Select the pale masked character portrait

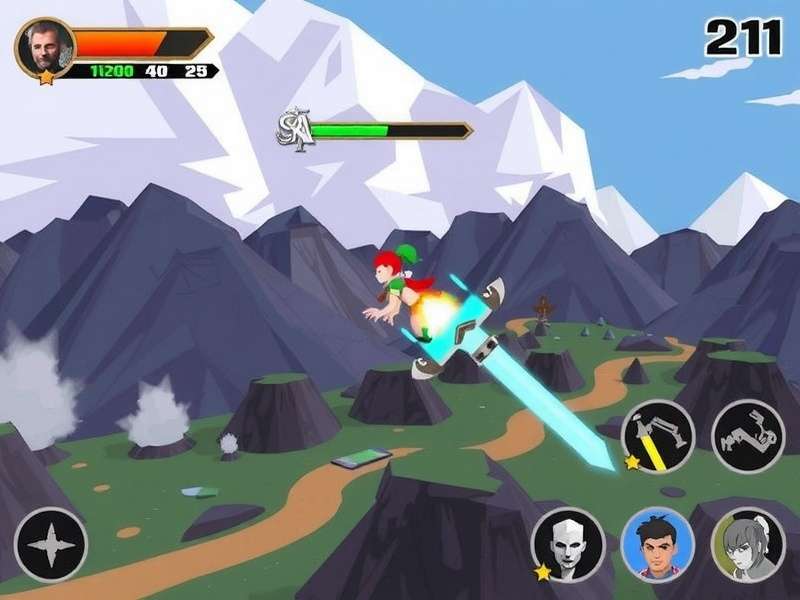click(x=568, y=545)
